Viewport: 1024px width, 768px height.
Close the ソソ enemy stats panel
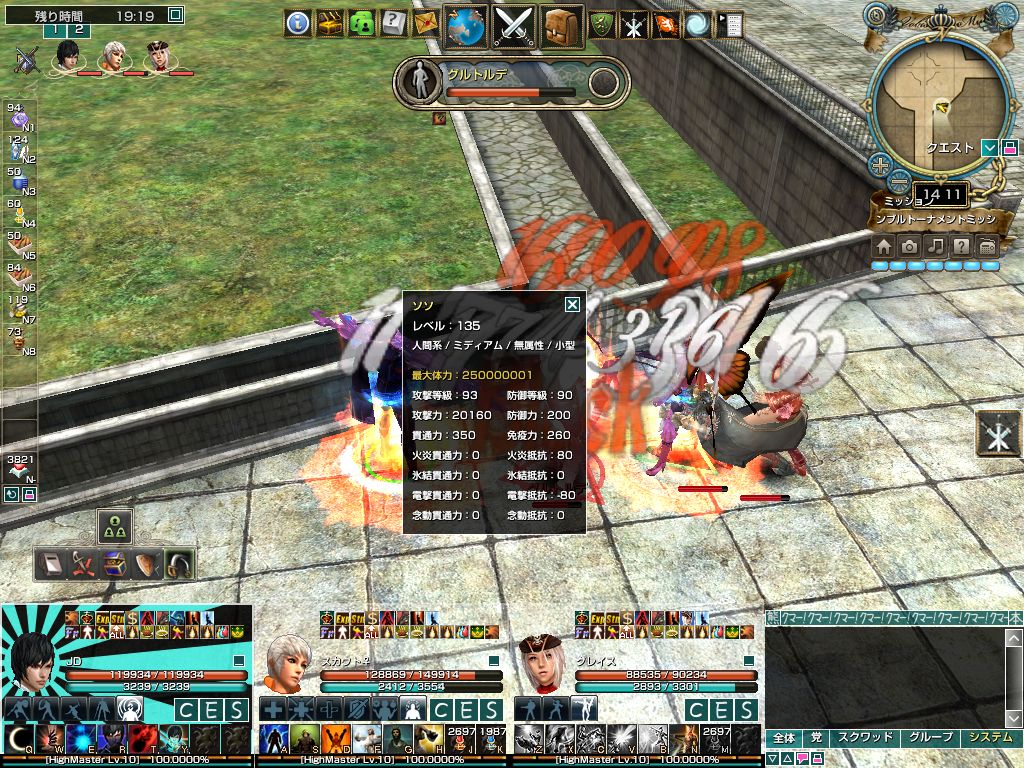pos(572,305)
